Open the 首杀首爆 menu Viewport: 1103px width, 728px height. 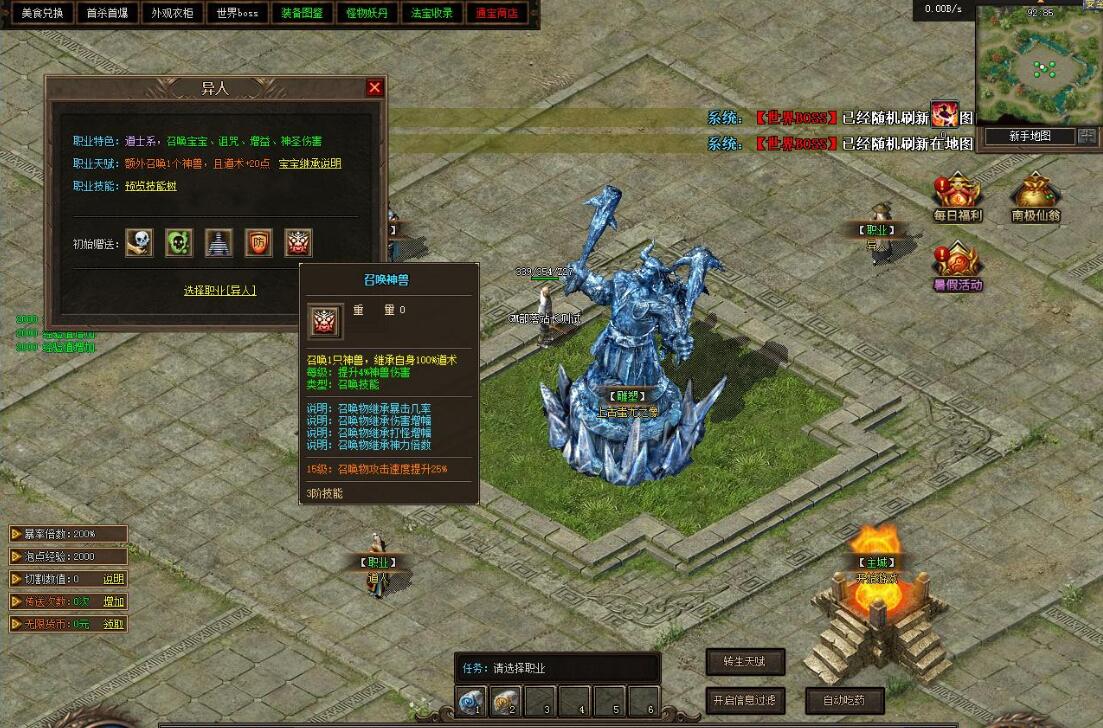106,14
